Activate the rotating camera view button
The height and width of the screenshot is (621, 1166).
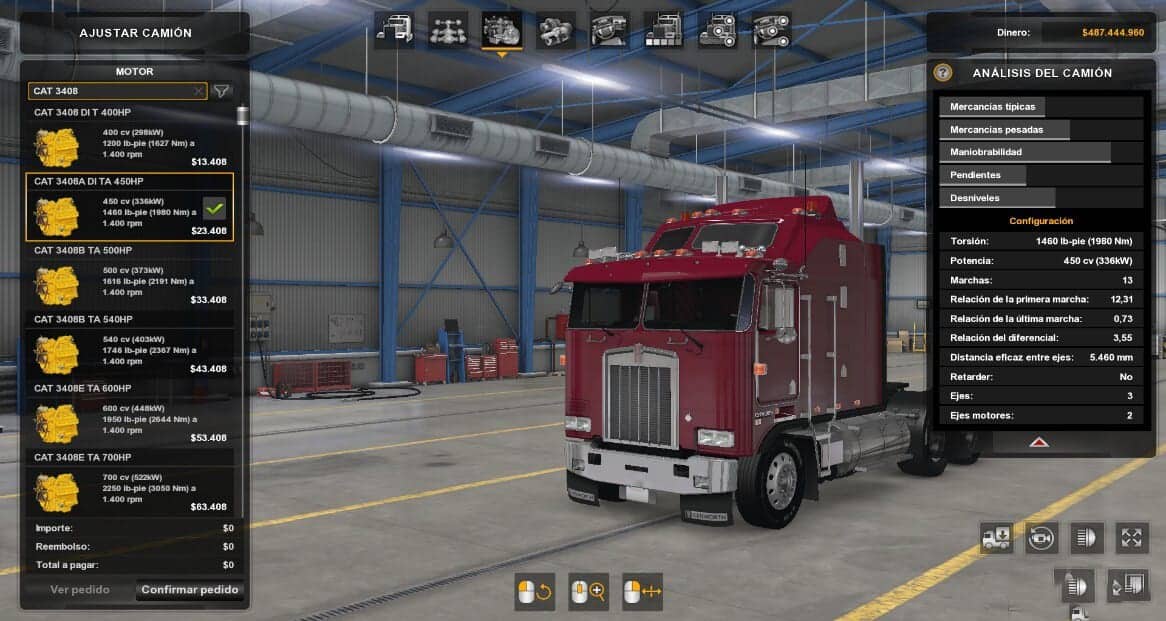tap(1041, 538)
